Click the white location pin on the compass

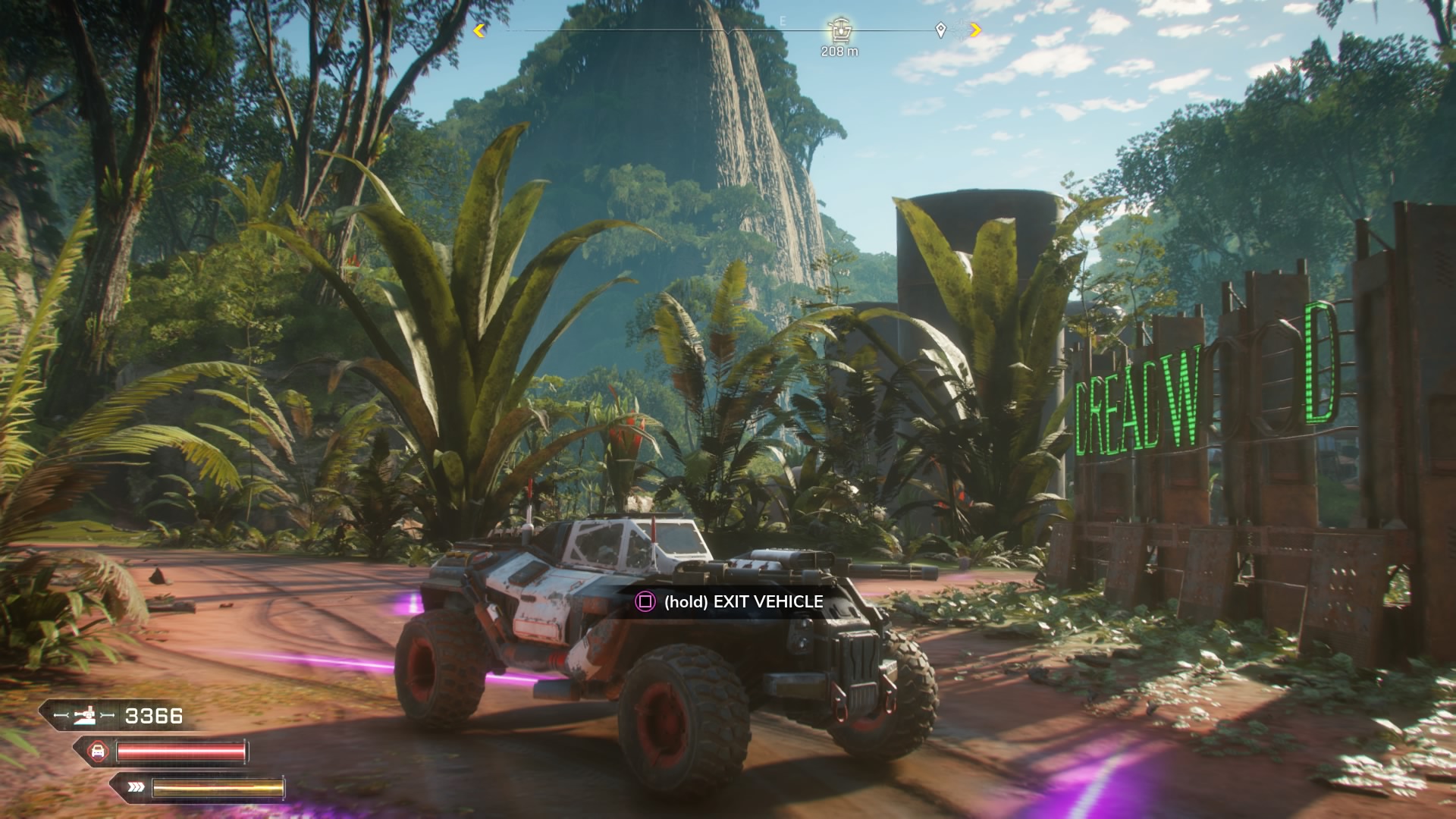pos(940,30)
